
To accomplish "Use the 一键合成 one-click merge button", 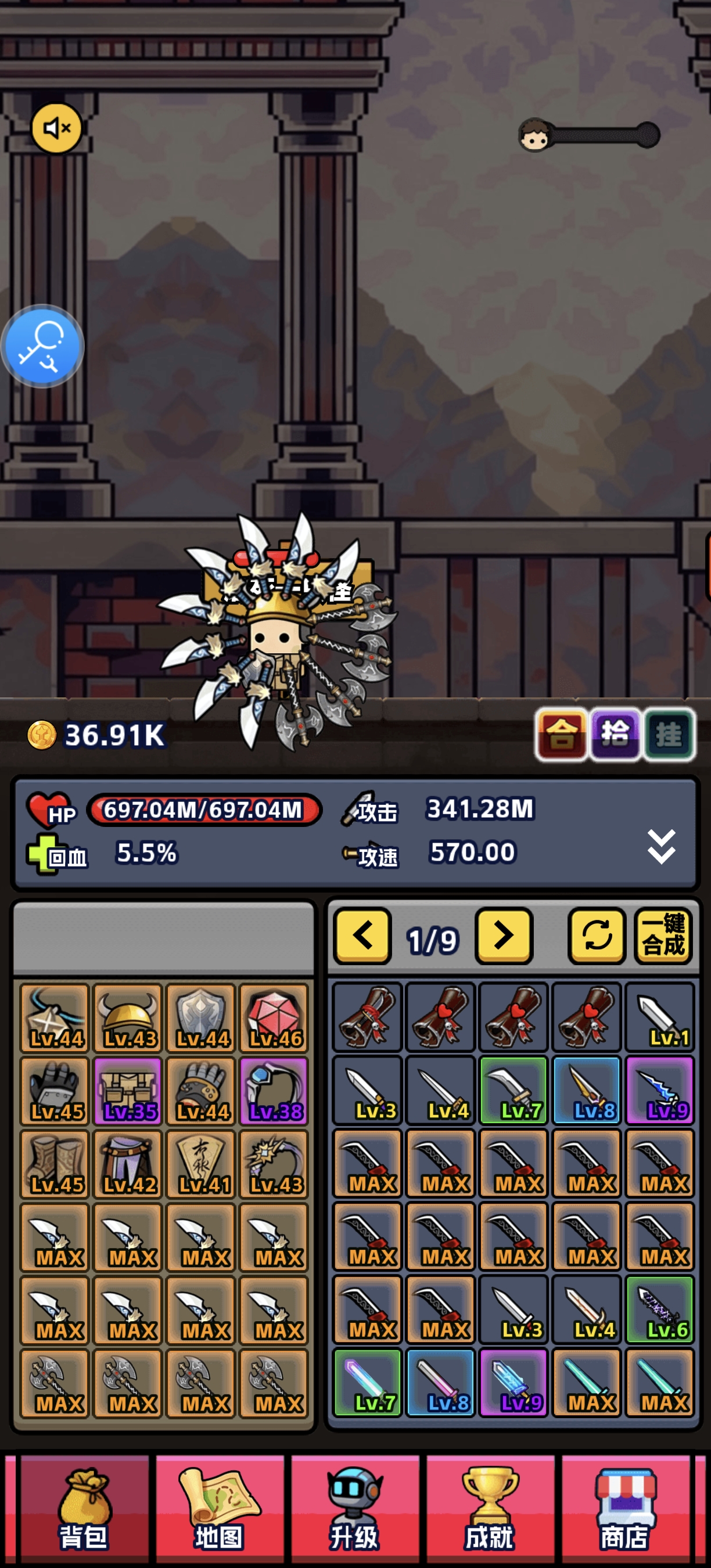I will tap(663, 936).
